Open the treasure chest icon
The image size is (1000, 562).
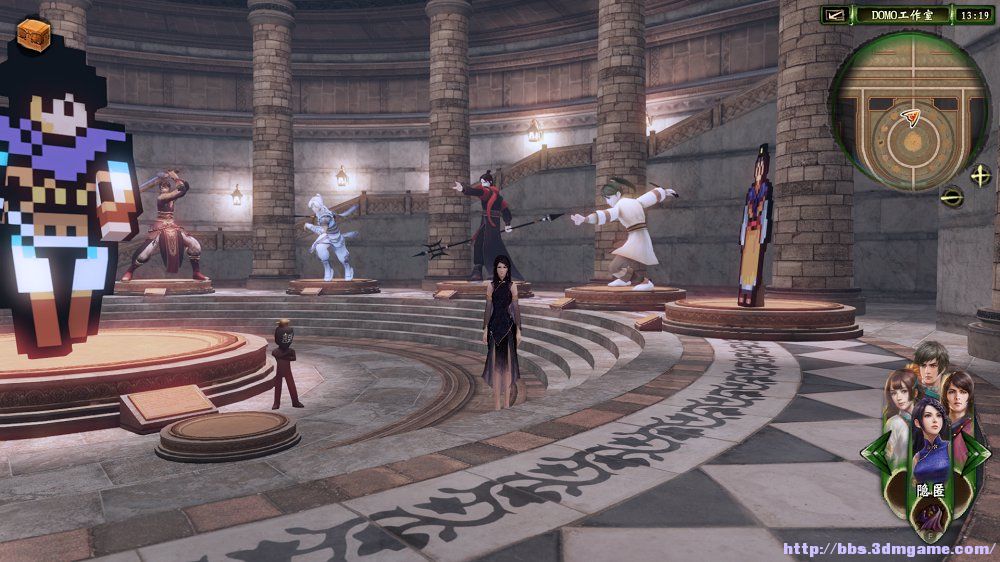pos(34,34)
